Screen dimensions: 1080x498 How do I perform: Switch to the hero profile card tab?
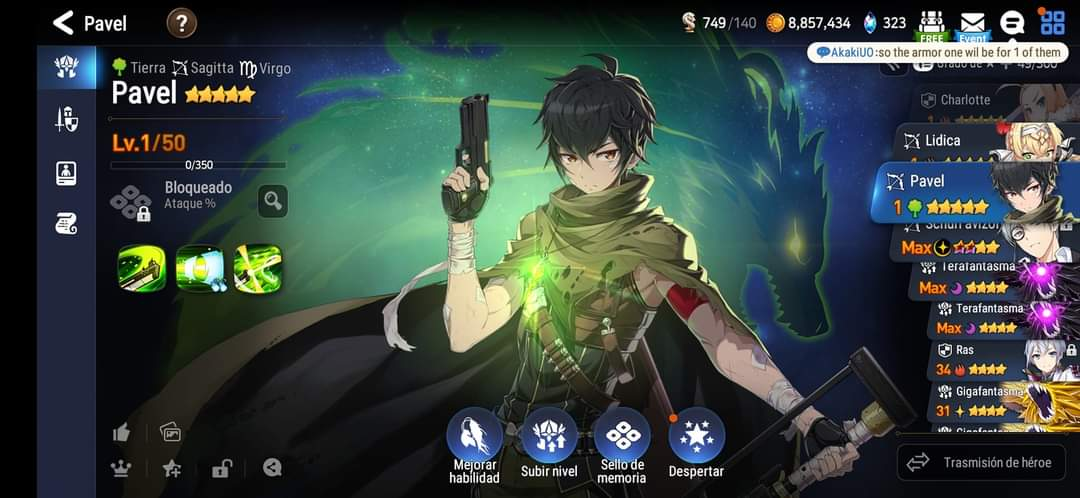click(x=66, y=173)
